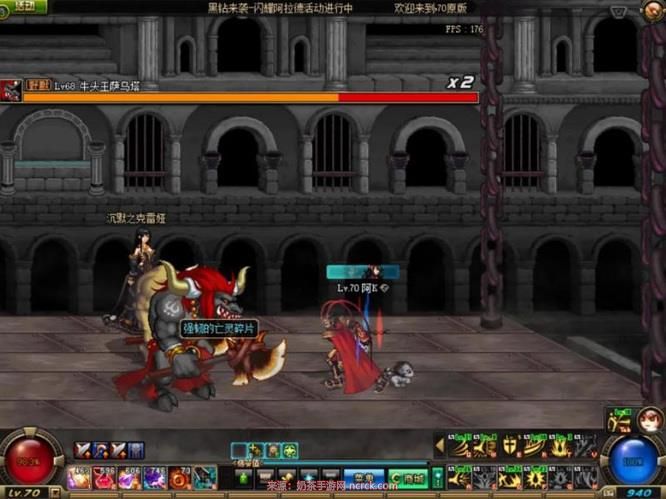The height and width of the screenshot is (499, 666).
Task: Click the crossed-out sword buff icon
Action: 82,450
